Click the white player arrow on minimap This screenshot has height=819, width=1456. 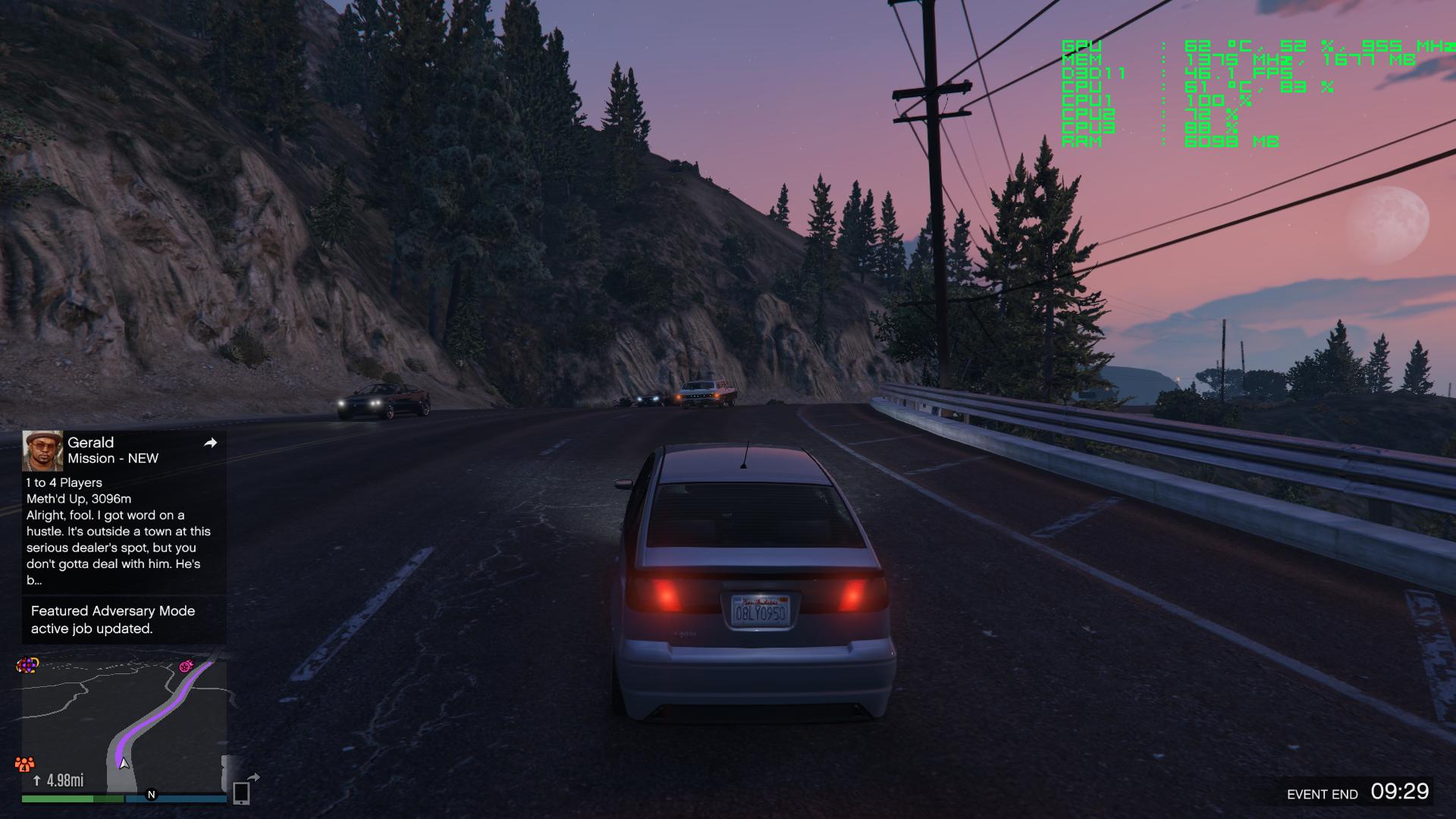coord(124,762)
